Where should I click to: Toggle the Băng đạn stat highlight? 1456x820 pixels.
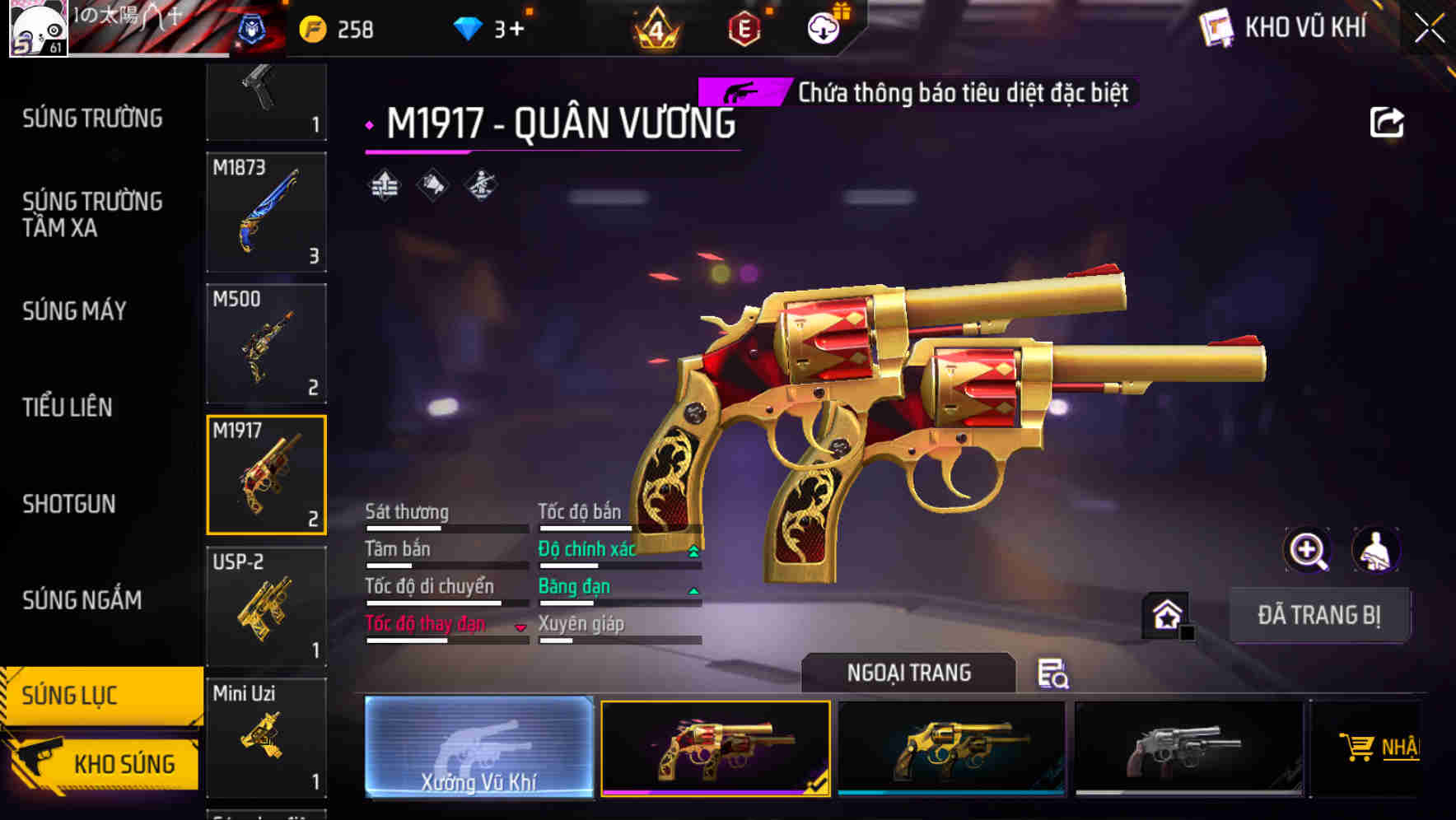click(574, 586)
